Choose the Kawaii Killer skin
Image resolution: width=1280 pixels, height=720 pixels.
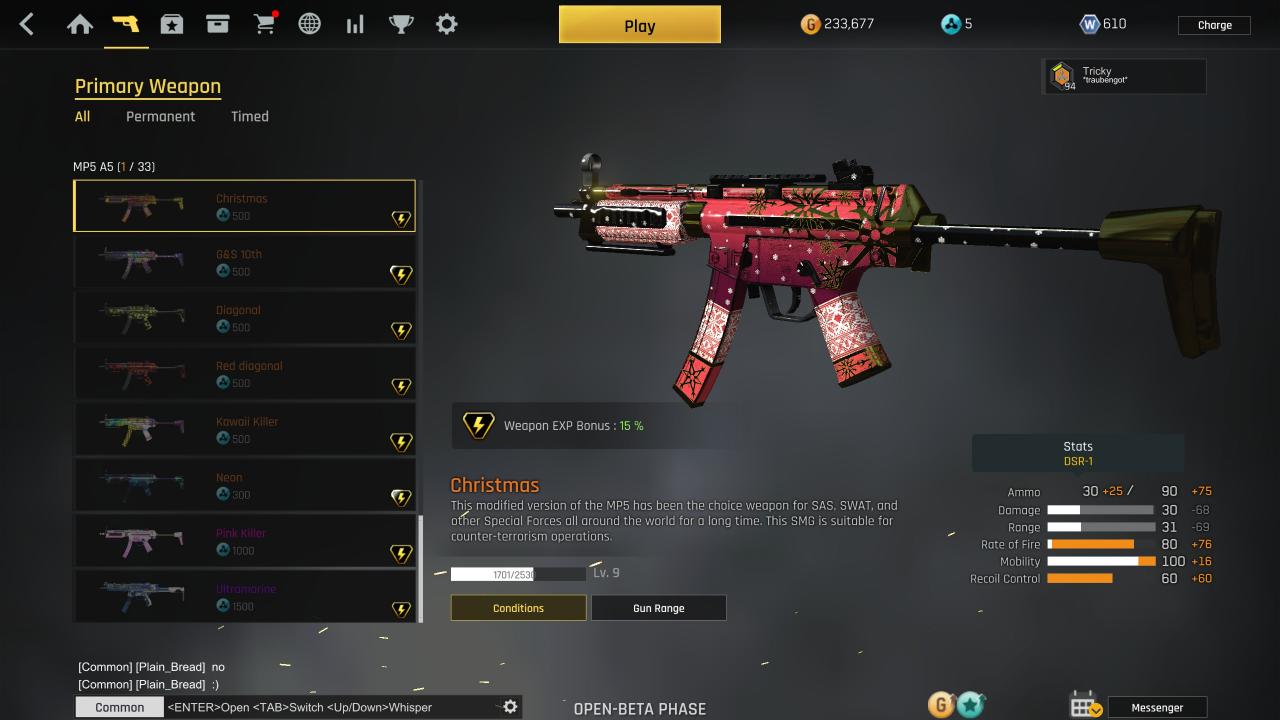tap(245, 430)
